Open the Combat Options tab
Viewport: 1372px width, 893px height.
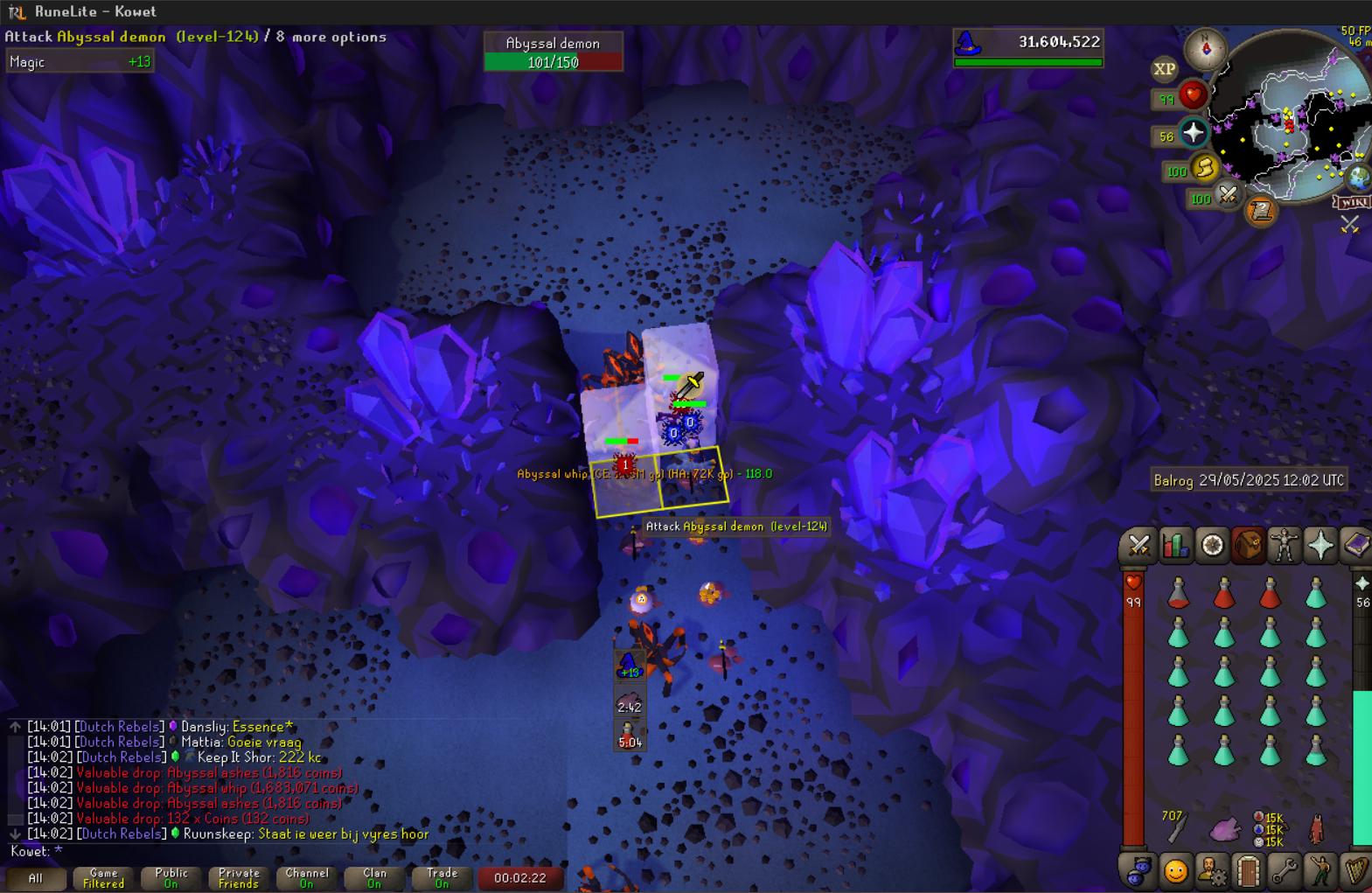pyautogui.click(x=1139, y=546)
